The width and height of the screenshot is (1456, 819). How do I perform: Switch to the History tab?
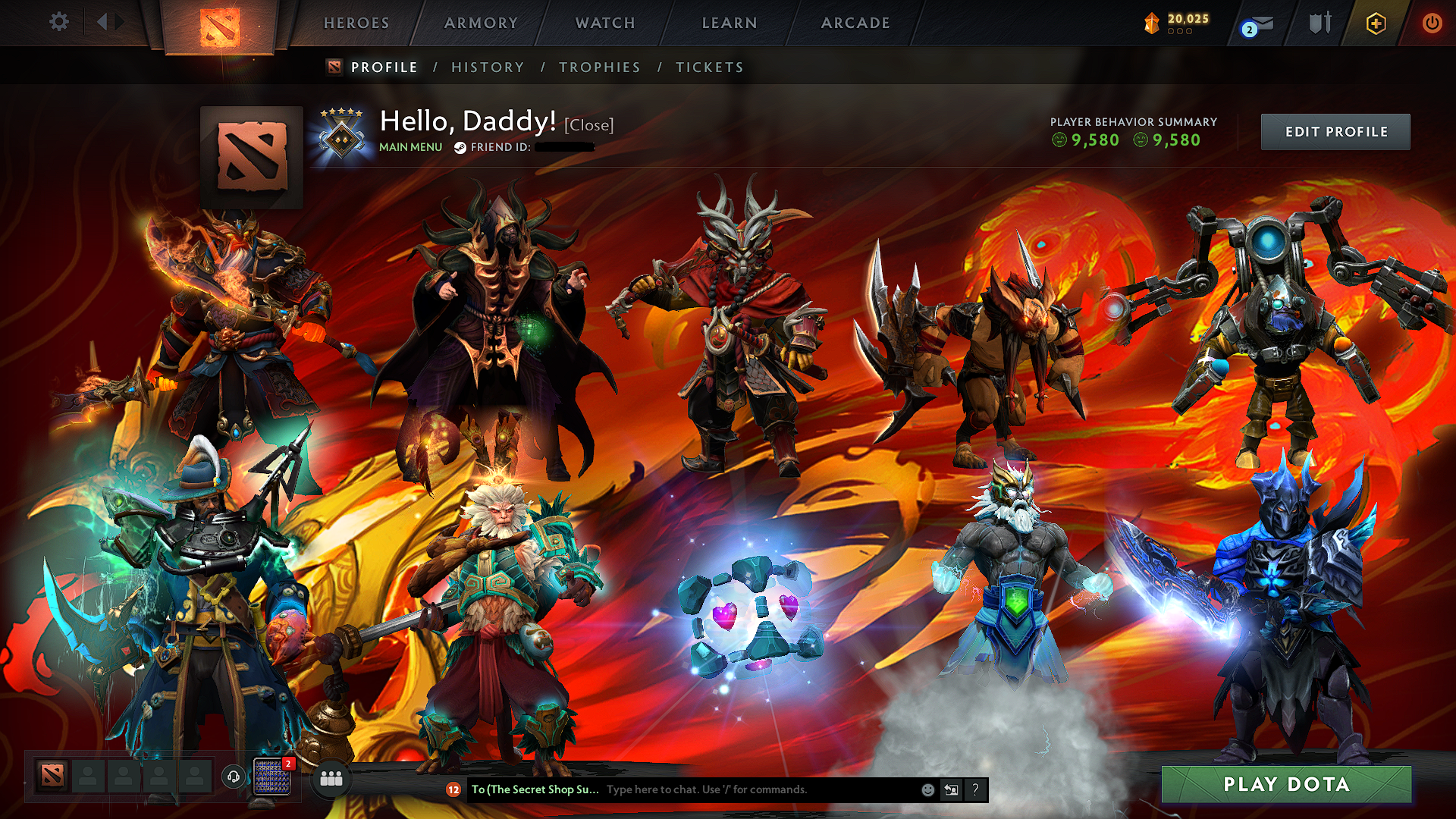coord(488,67)
